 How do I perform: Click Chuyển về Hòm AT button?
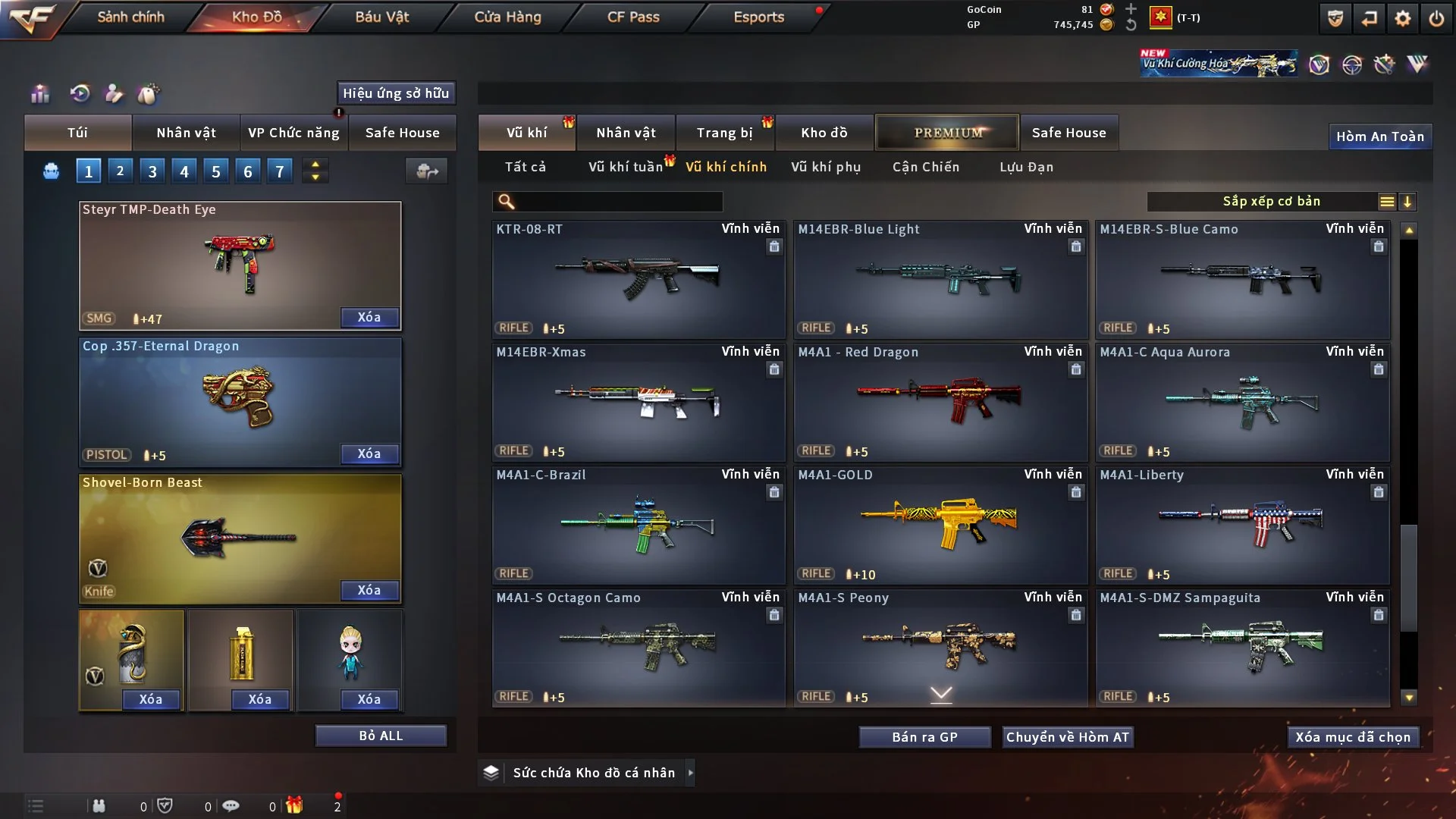pos(1068,737)
